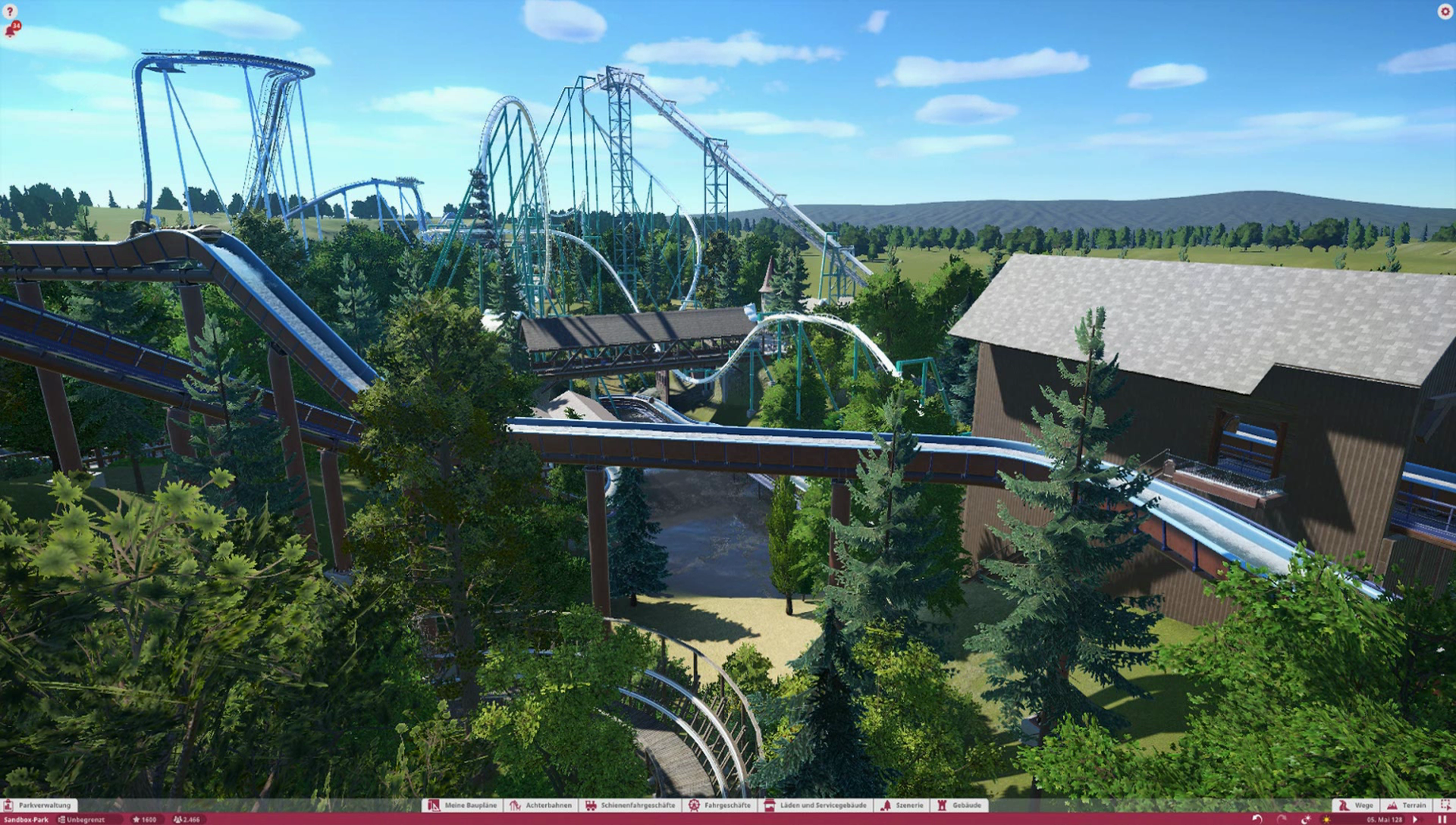Click the help question mark icon

pyautogui.click(x=10, y=11)
